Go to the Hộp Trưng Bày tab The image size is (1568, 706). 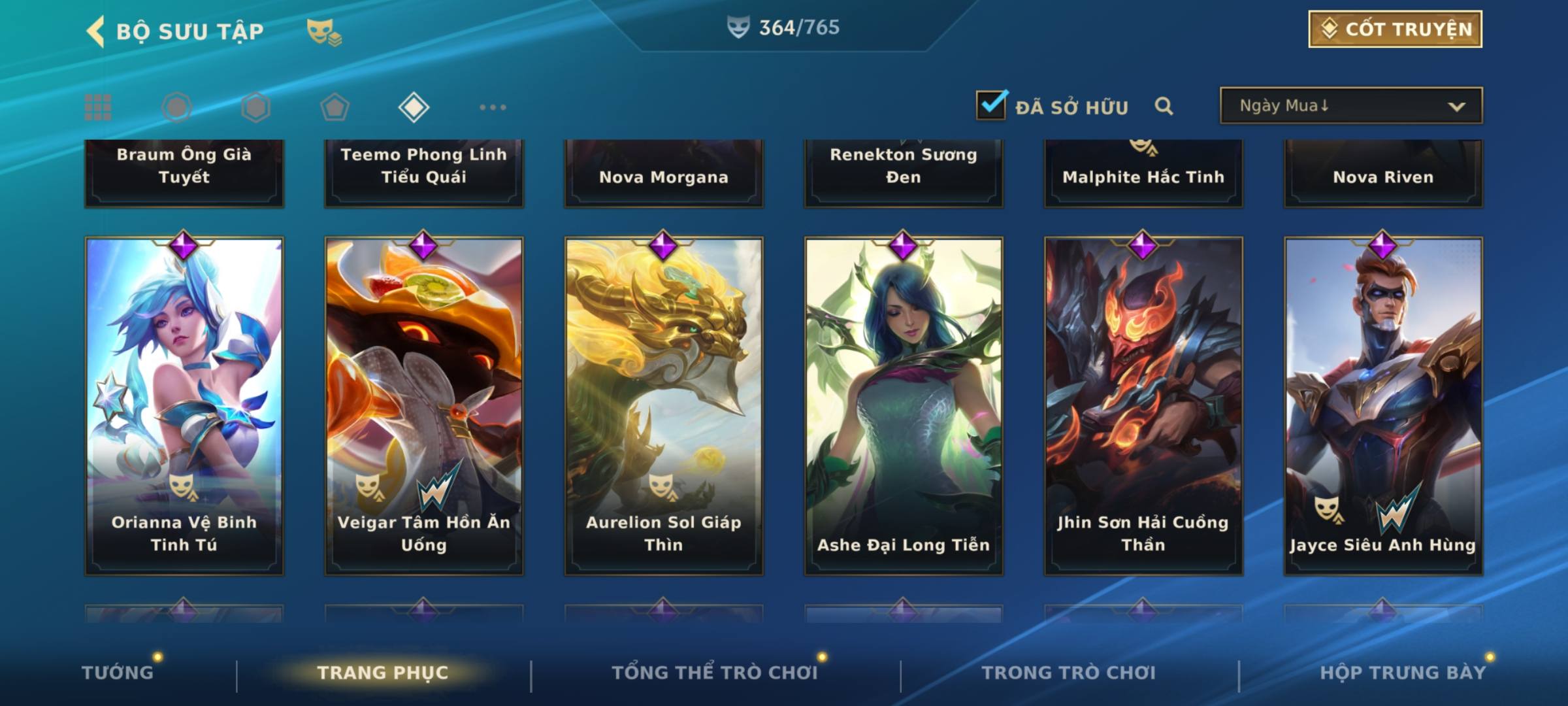1403,673
